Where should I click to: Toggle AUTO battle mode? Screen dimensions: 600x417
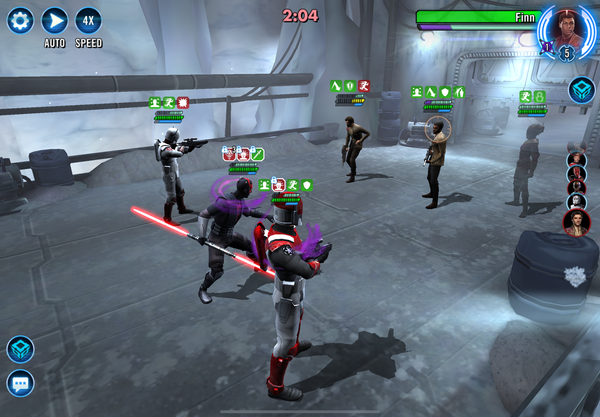point(55,20)
